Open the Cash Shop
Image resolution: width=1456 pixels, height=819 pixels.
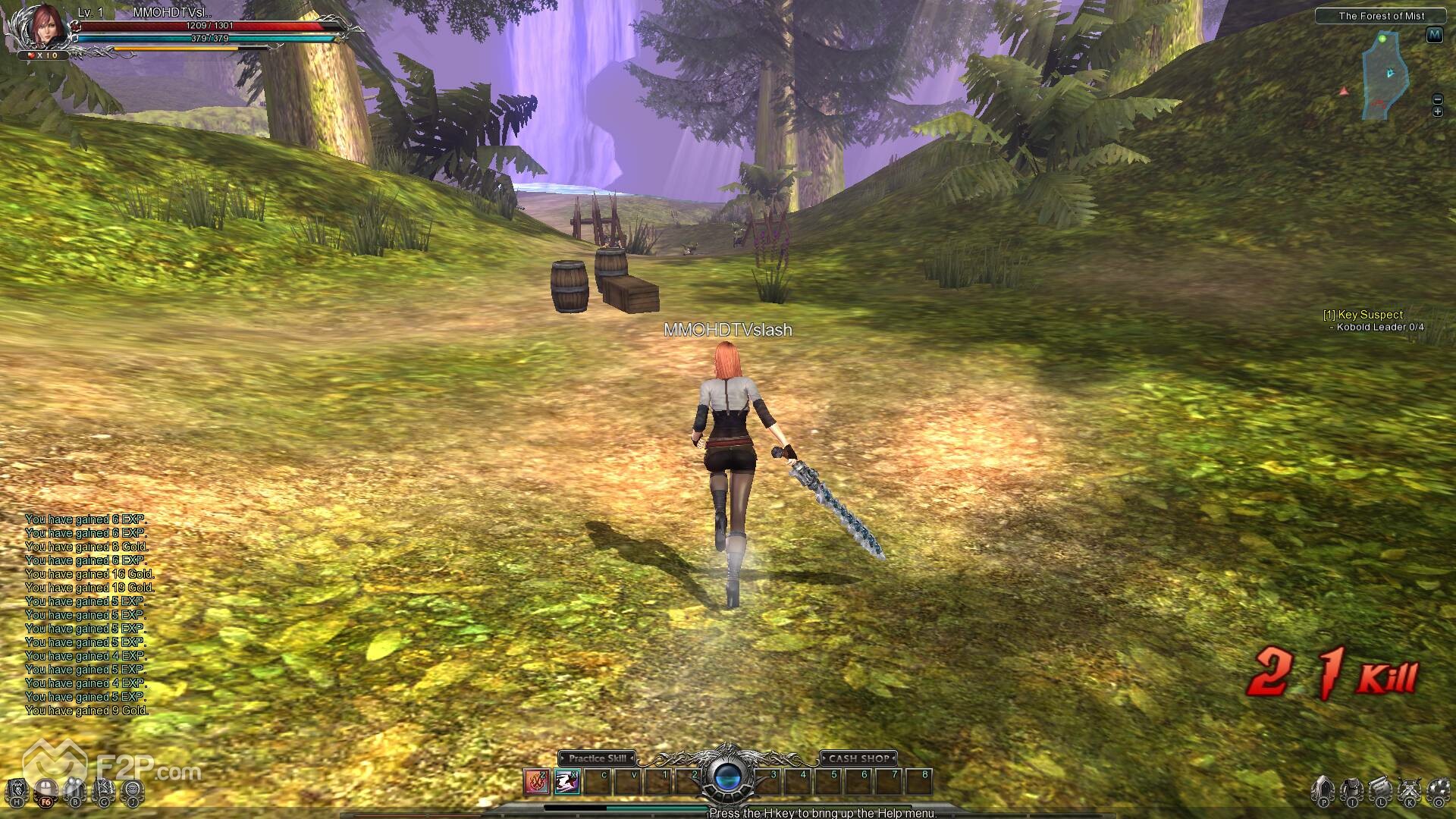tap(858, 758)
